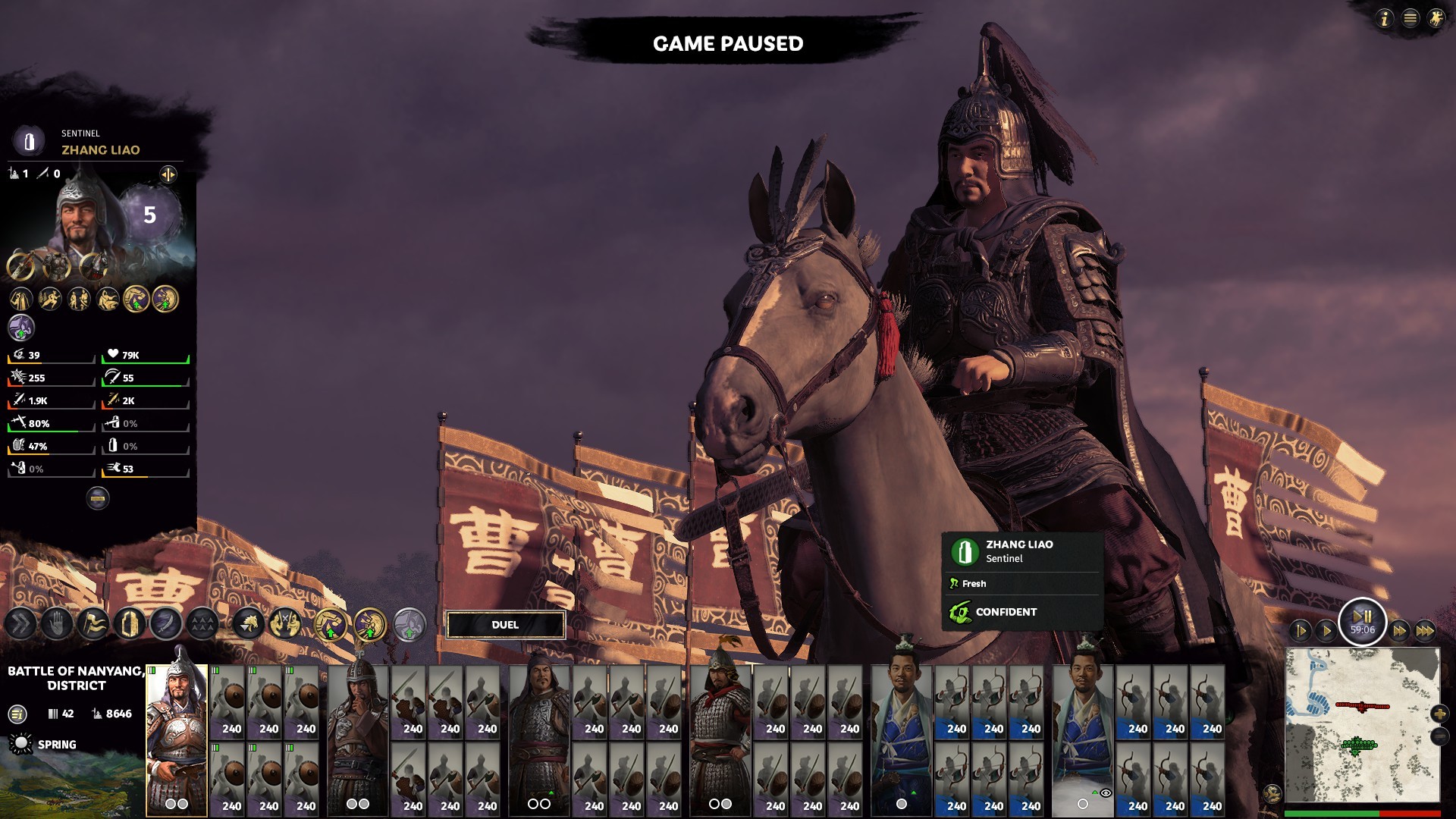The image size is (1456, 819).
Task: Open the battle objectives list icon
Action: [17, 714]
